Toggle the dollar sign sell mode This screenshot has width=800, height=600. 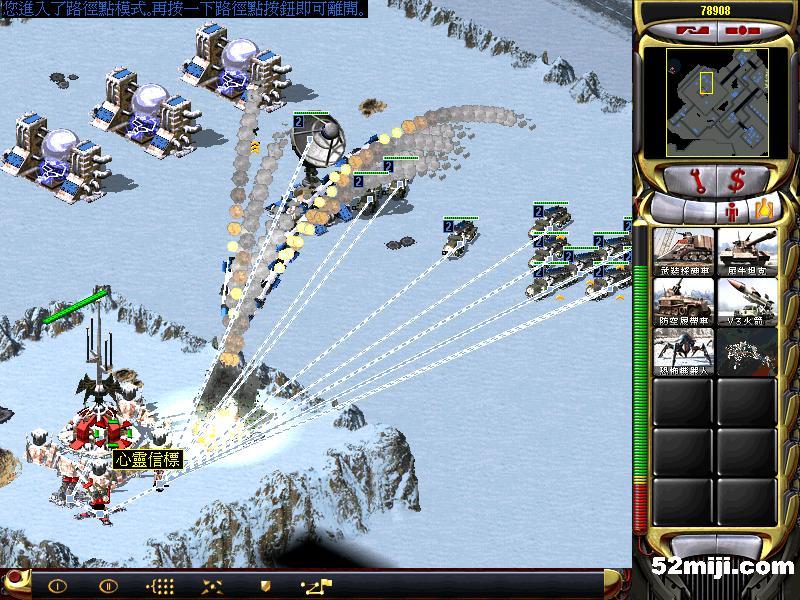[739, 181]
